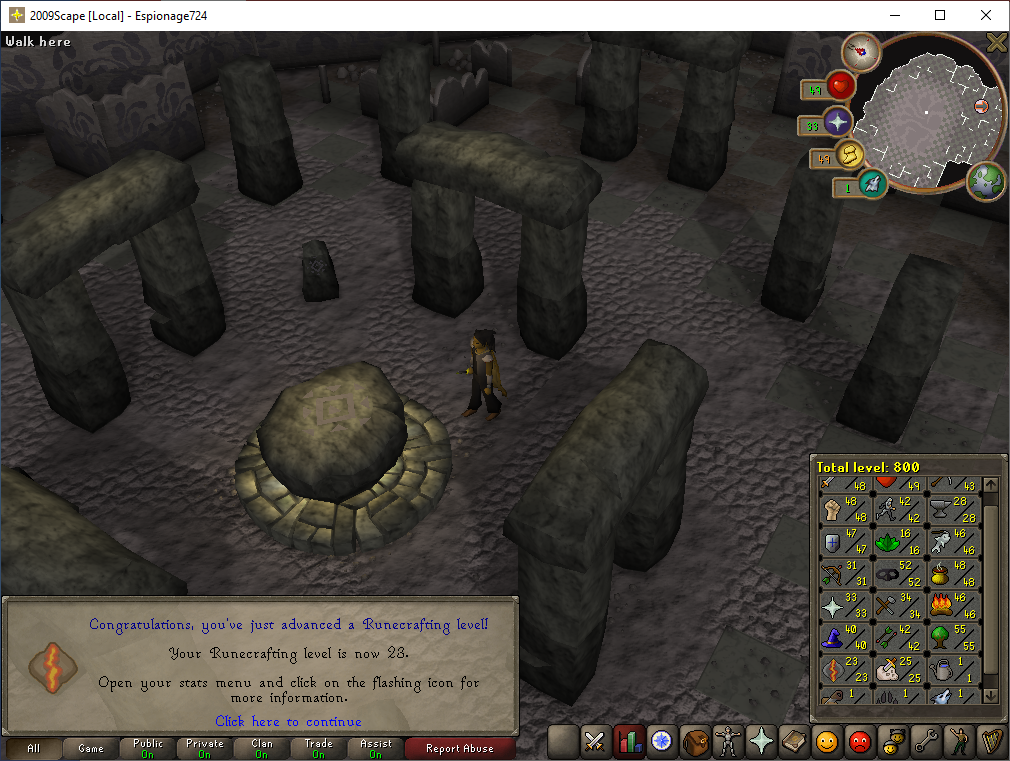
Task: Click the compass to face north
Action: 859,50
